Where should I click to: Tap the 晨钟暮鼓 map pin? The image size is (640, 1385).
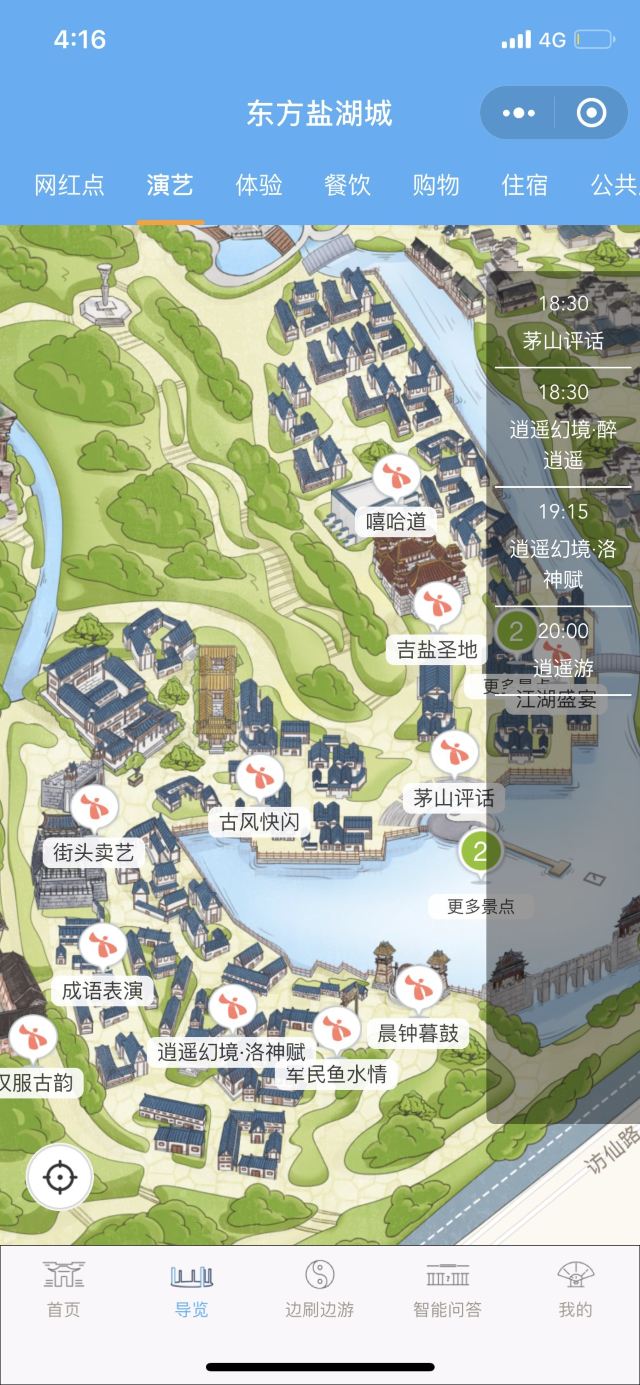[418, 989]
